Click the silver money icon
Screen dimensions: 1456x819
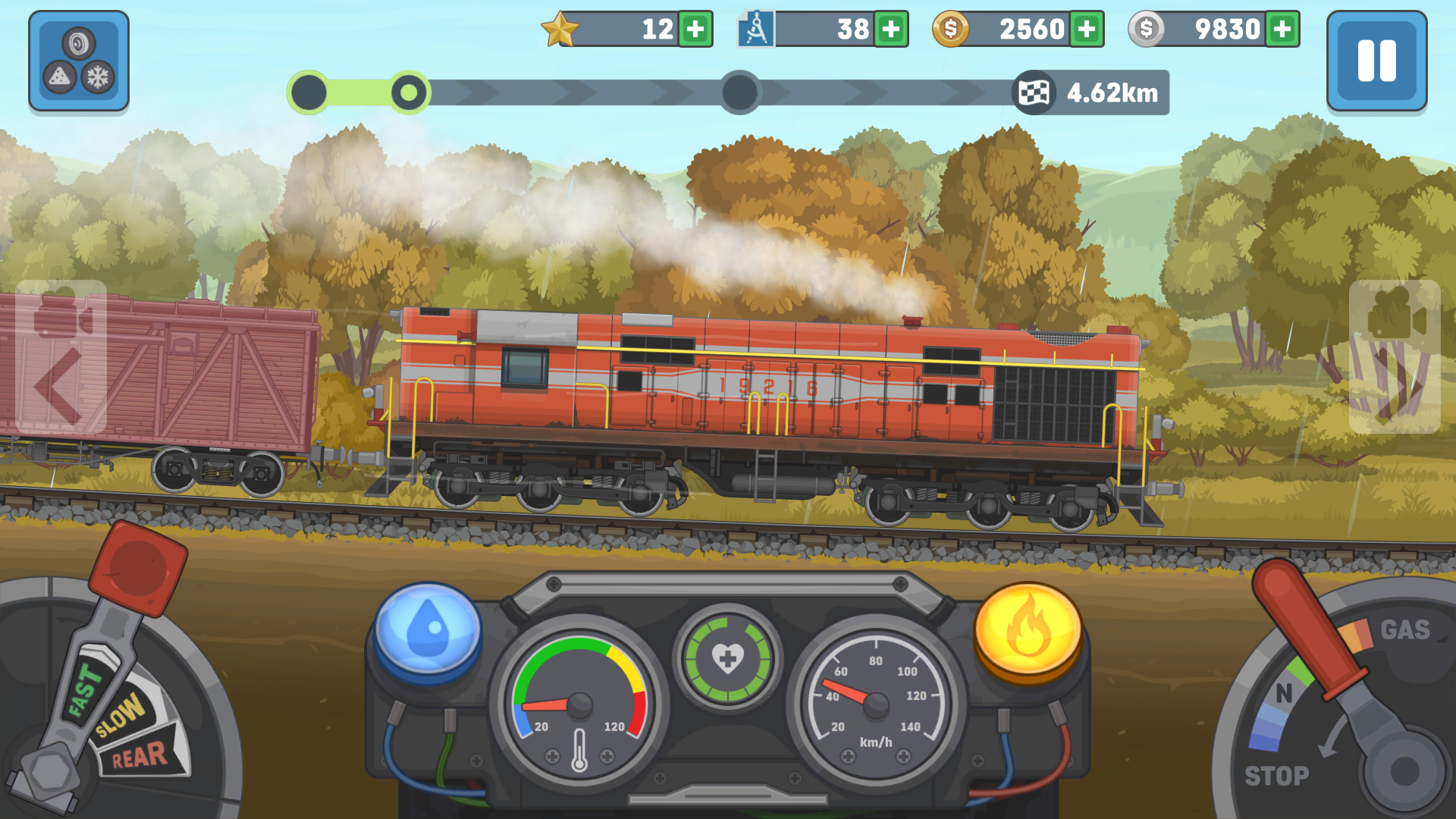[x=1147, y=30]
